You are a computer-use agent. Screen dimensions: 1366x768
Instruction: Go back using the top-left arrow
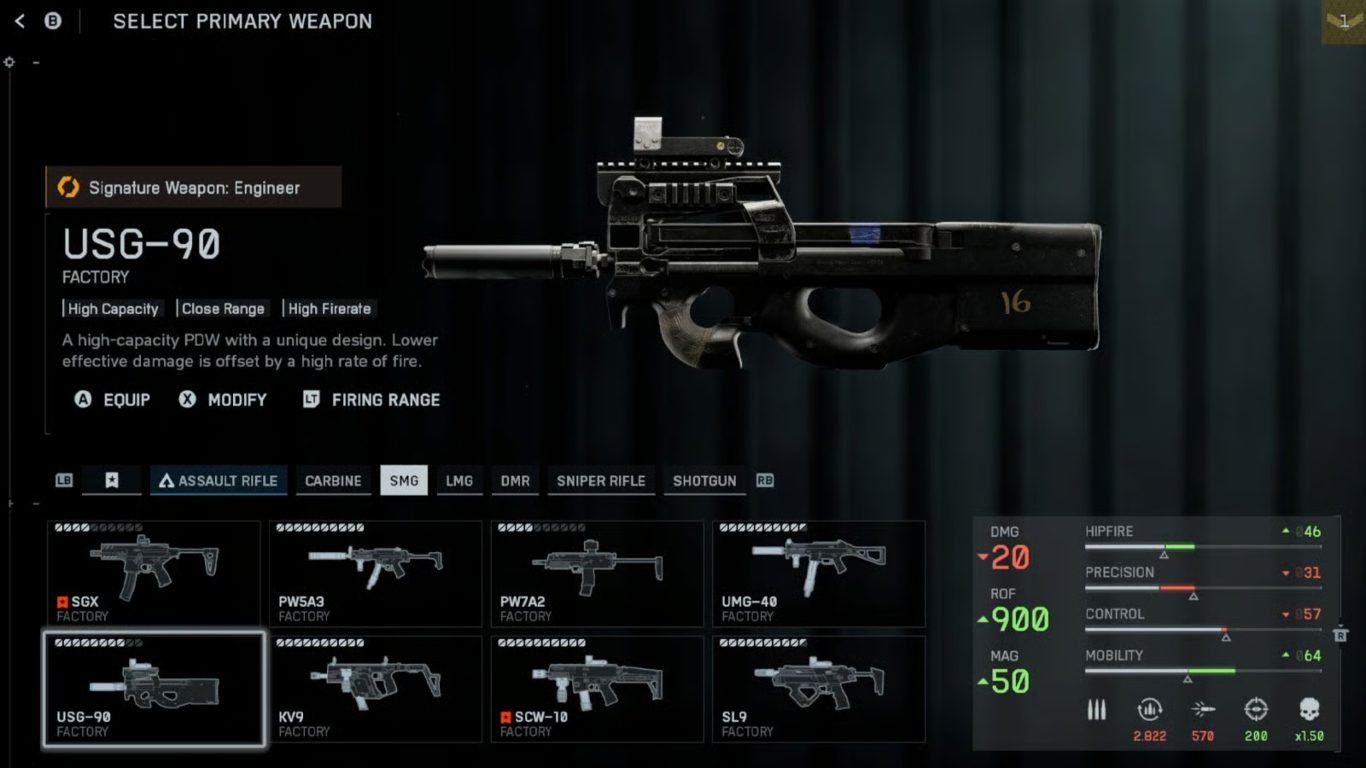[x=20, y=21]
